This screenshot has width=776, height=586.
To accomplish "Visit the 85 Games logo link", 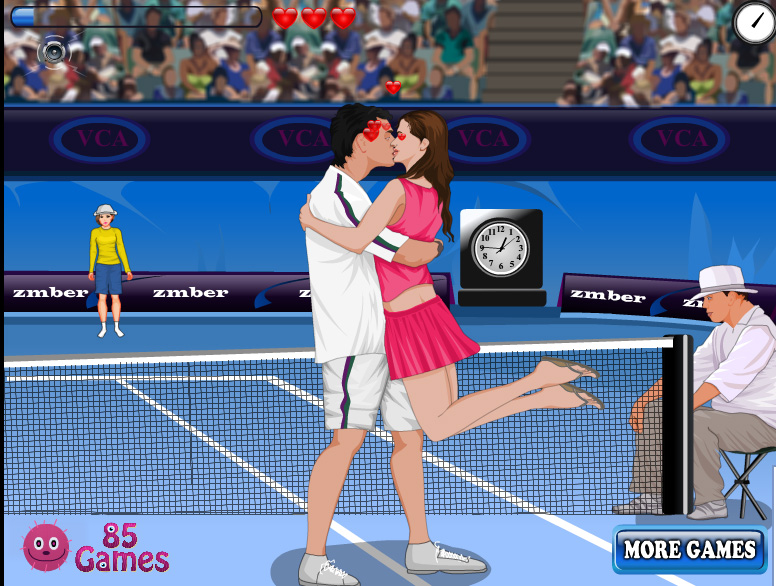I will pos(96,546).
